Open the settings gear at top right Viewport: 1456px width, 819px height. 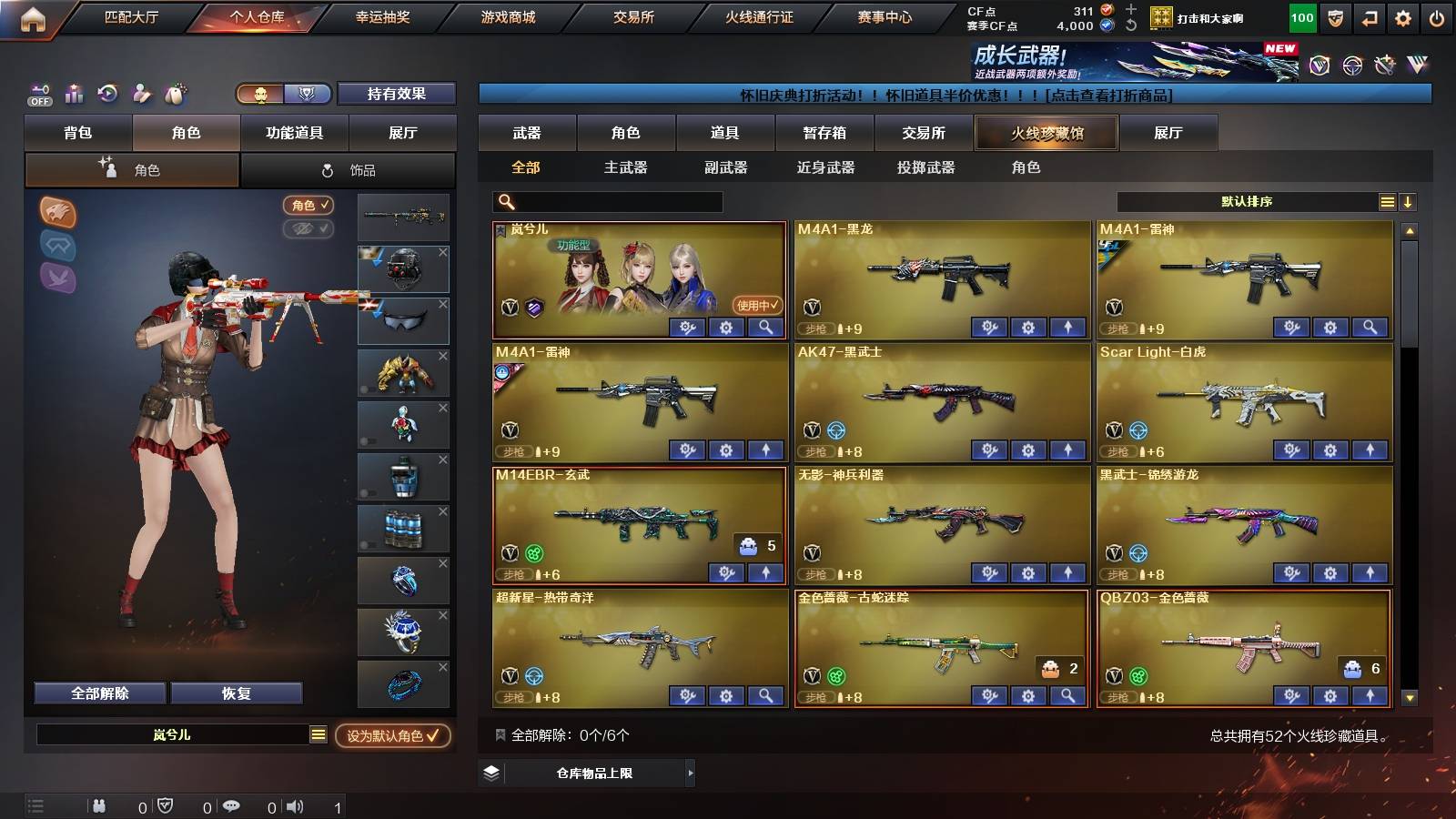1404,16
